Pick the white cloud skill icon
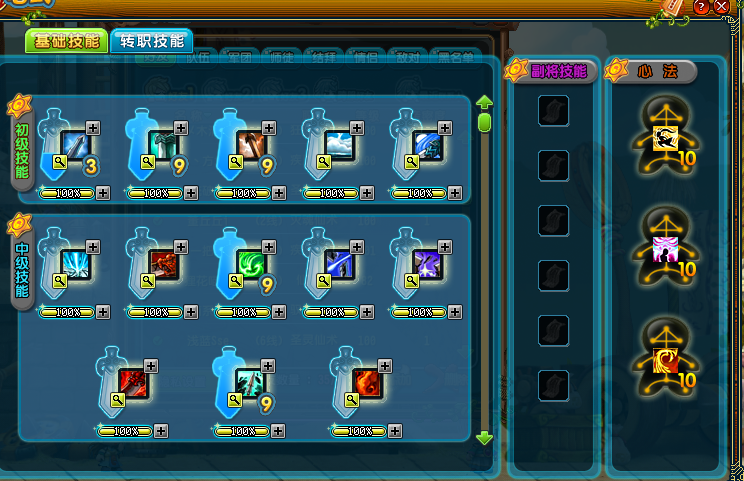This screenshot has height=481, width=744. (339, 145)
